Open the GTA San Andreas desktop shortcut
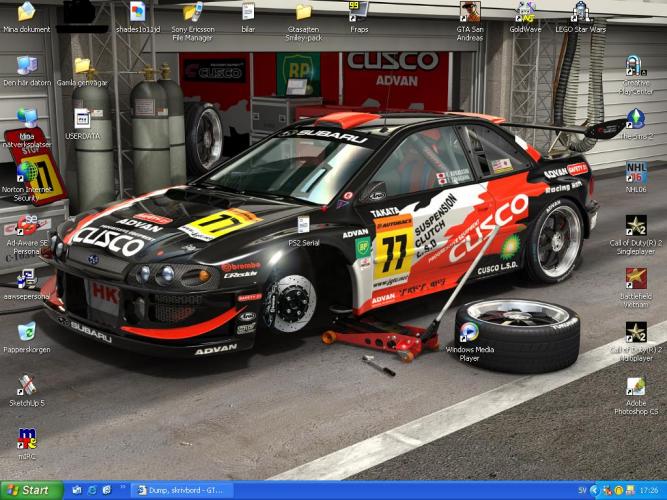 469,13
